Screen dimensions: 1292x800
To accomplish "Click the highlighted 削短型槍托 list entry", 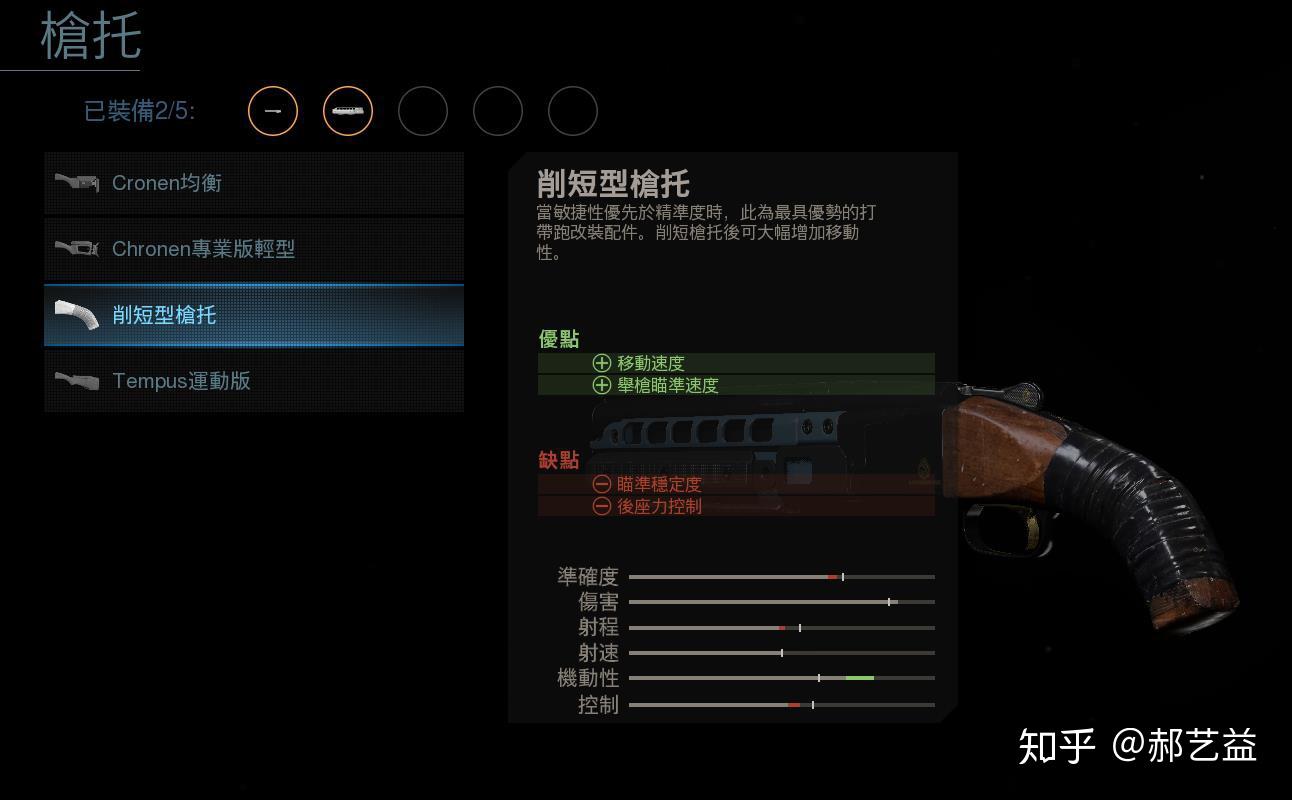I will [253, 314].
